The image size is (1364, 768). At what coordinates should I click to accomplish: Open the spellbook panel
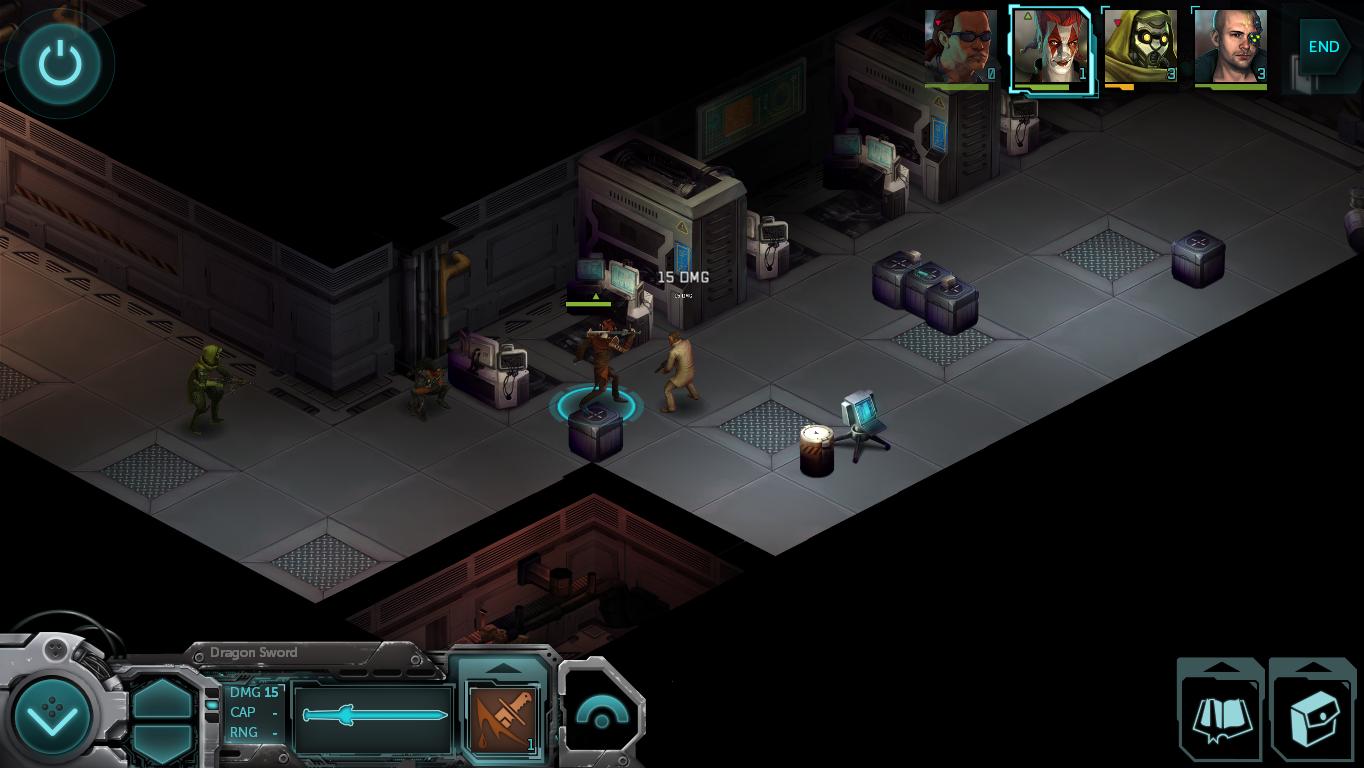(x=1220, y=715)
